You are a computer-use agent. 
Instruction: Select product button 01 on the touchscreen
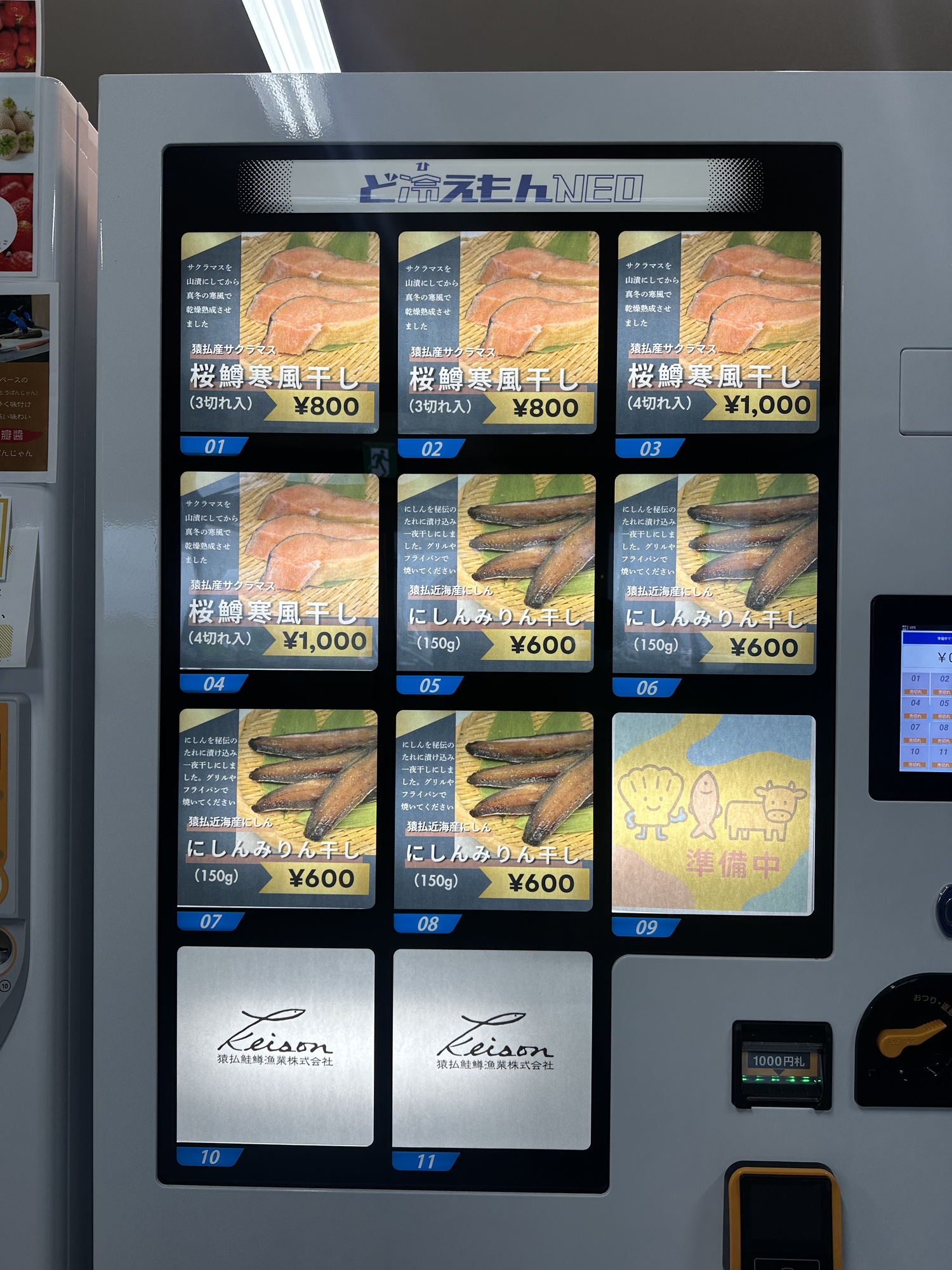915,683
